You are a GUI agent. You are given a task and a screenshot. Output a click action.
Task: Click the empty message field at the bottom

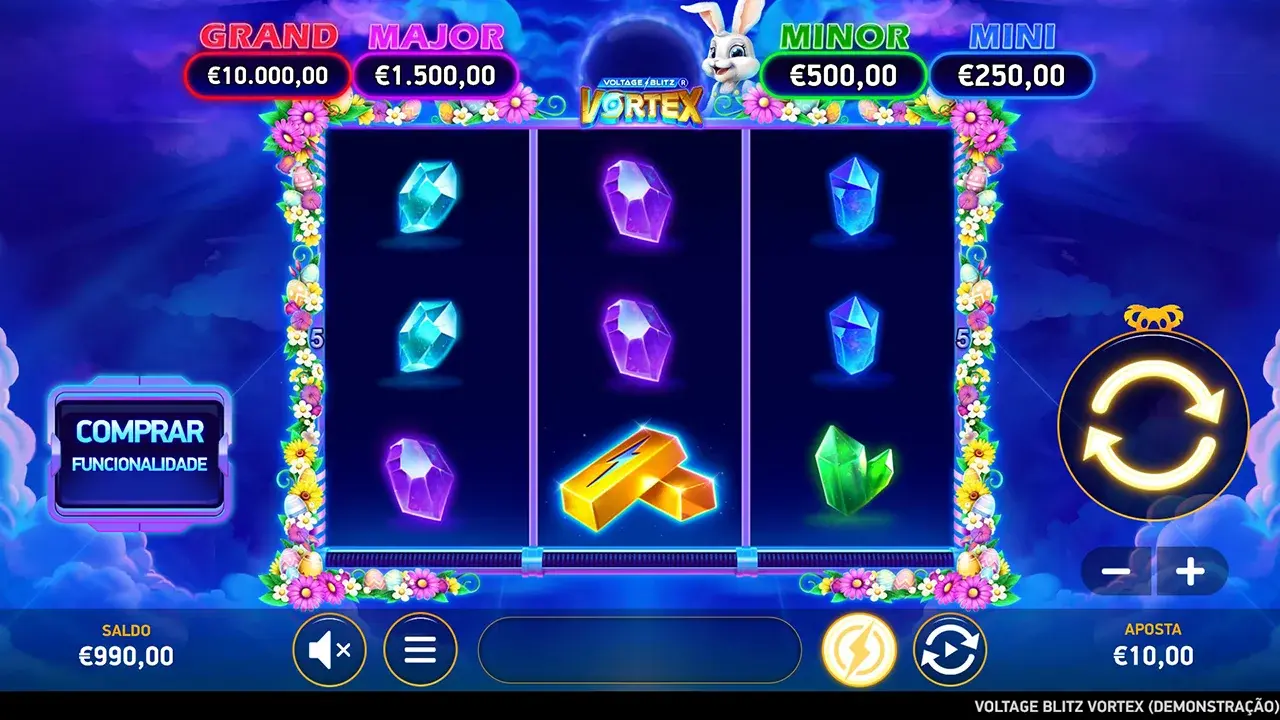point(641,649)
